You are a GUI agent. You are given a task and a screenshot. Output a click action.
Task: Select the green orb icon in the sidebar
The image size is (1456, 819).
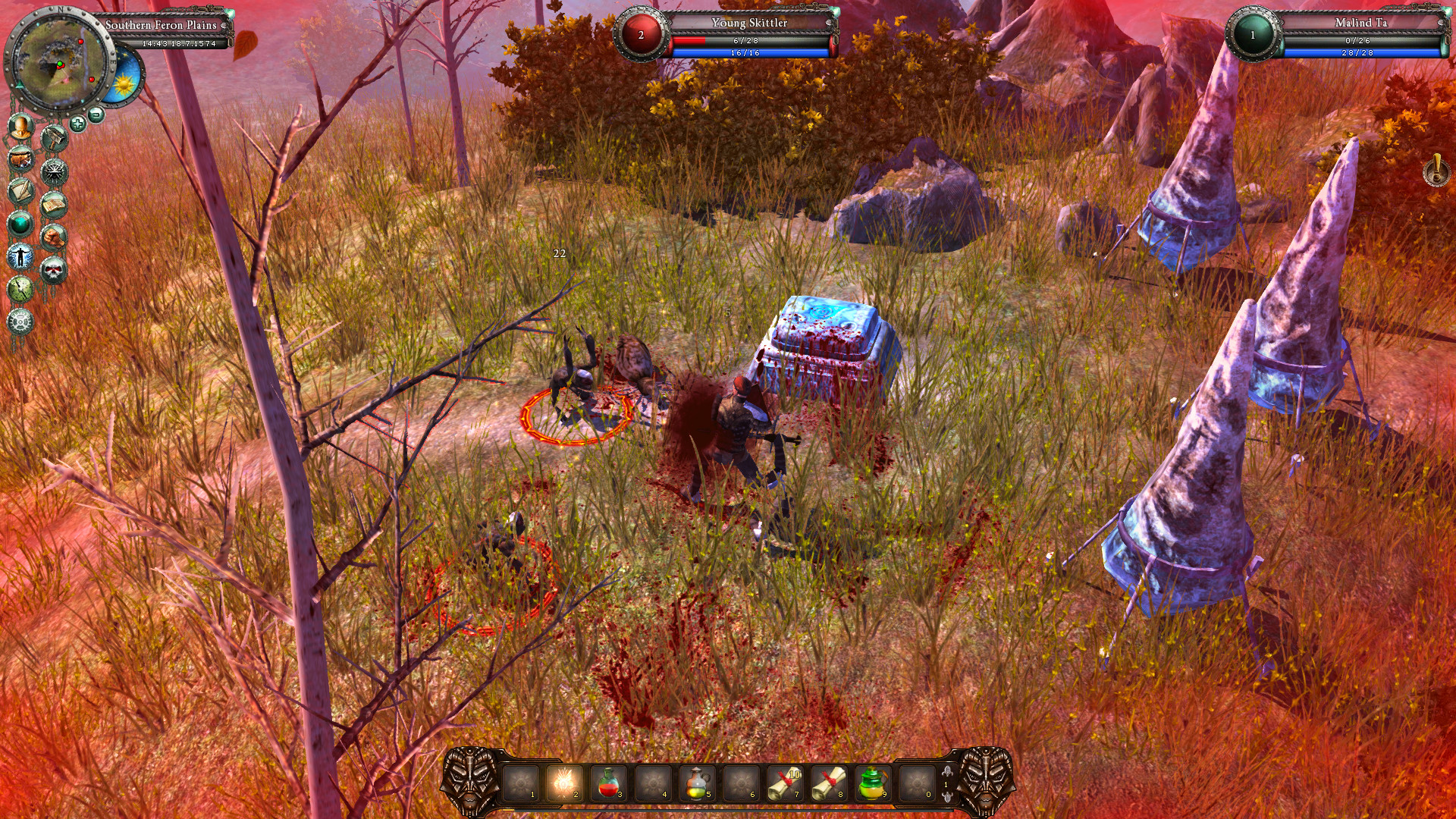(20, 224)
